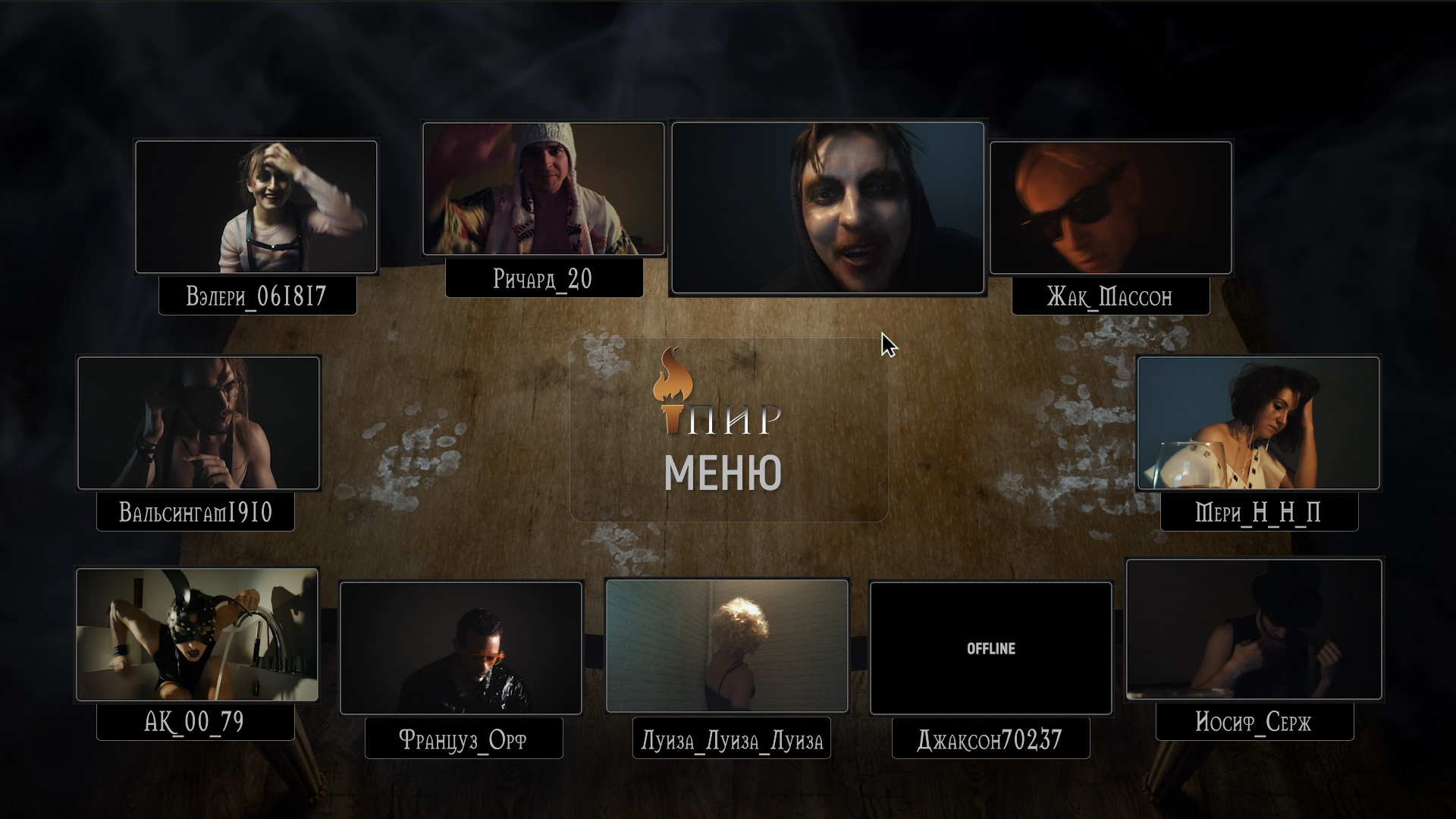Open Мери_Н_Н_П's video thumbnail
The height and width of the screenshot is (819, 1456).
point(1258,422)
